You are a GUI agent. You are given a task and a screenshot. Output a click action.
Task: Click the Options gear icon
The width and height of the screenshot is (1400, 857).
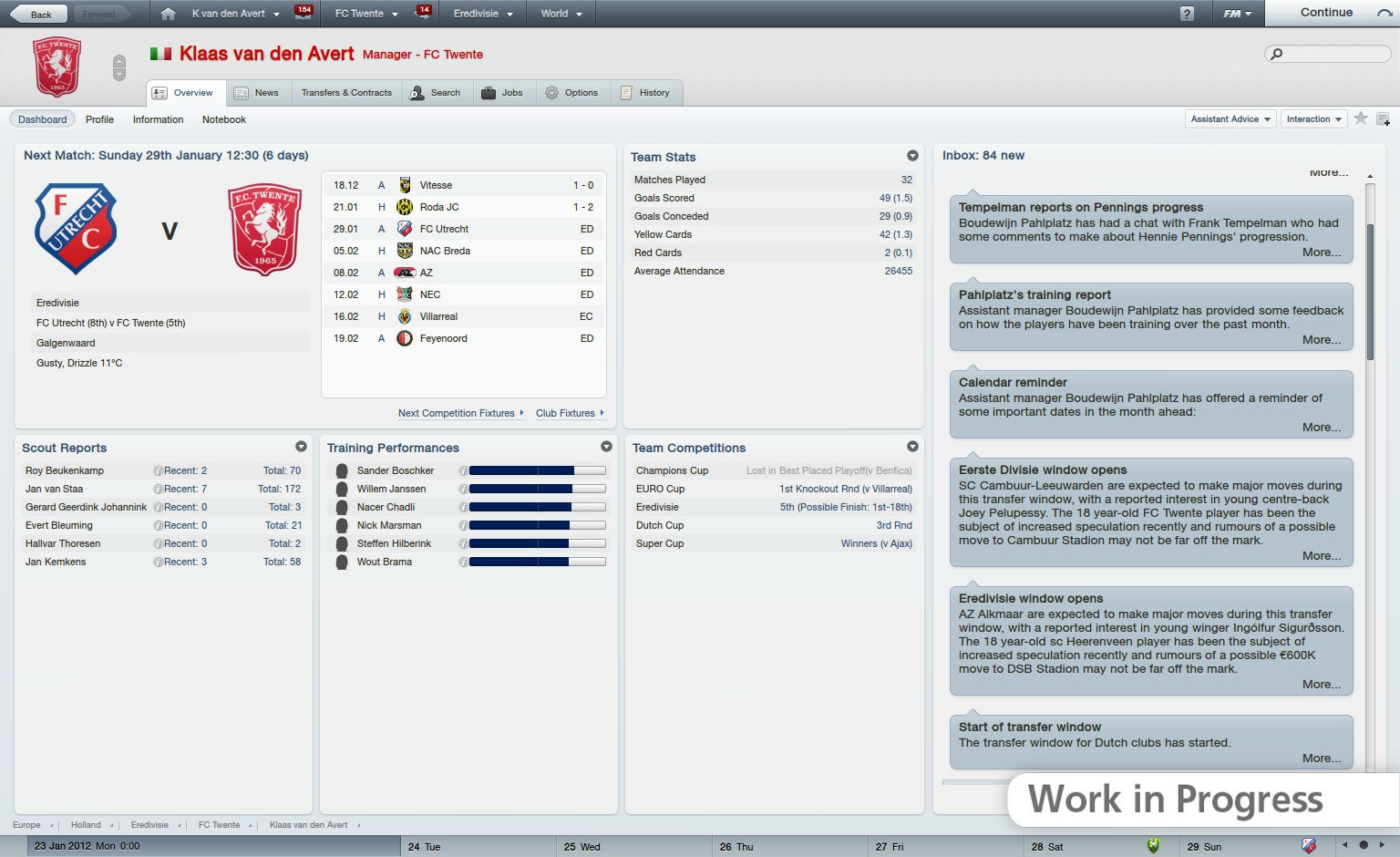click(x=551, y=92)
